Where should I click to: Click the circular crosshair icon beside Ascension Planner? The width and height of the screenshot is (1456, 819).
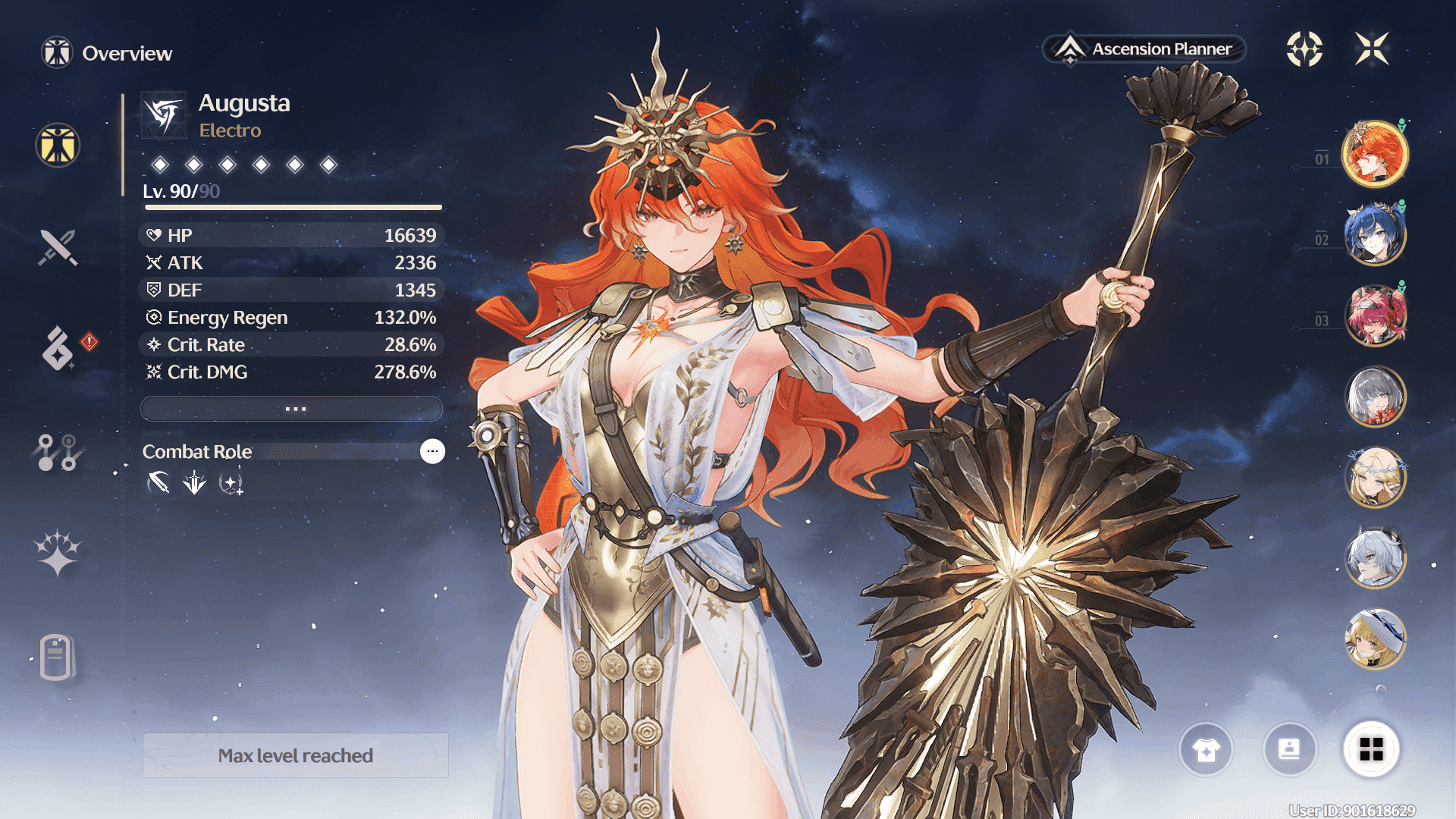point(1304,49)
